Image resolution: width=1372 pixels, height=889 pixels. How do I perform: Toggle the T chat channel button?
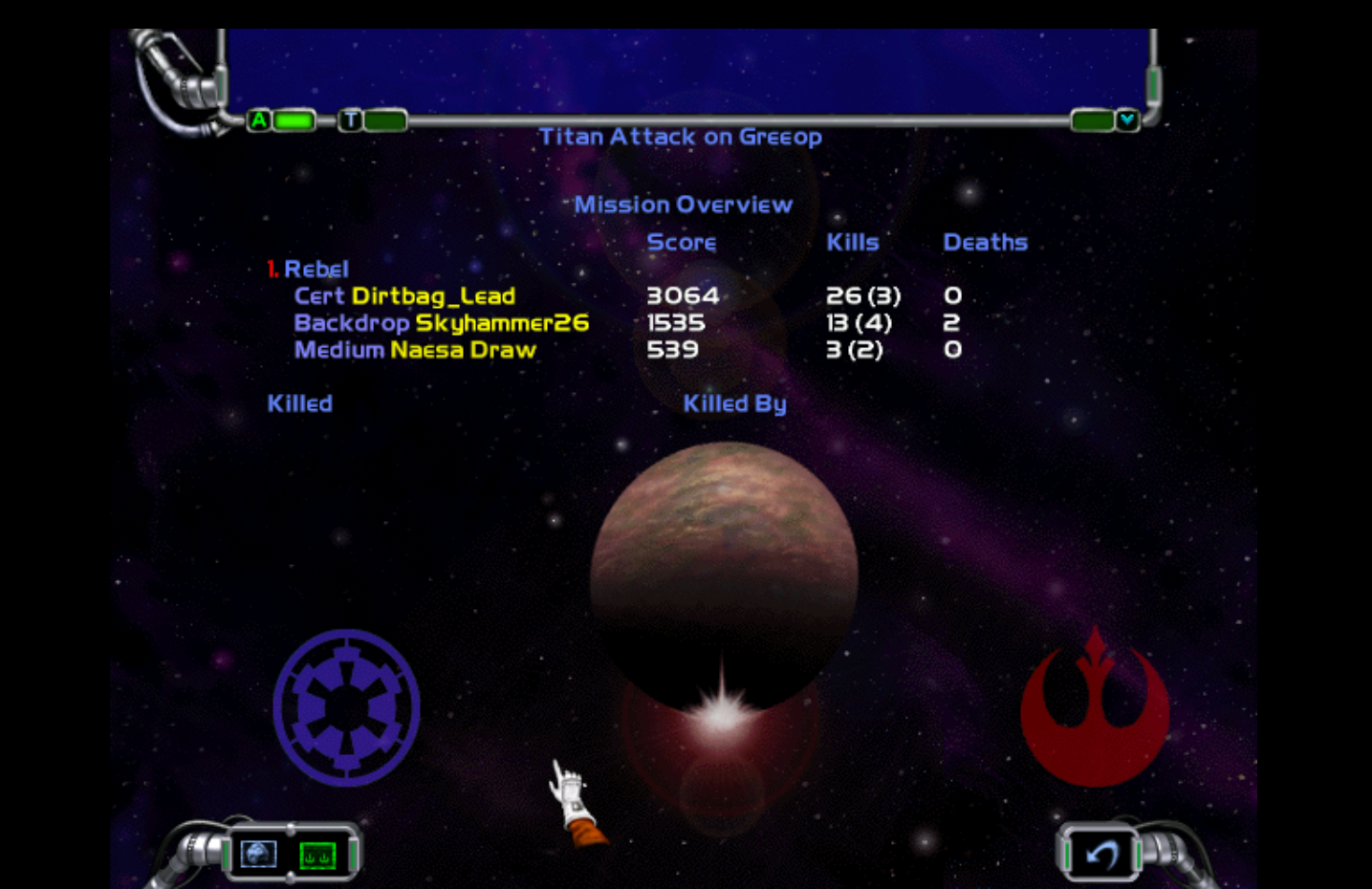351,120
